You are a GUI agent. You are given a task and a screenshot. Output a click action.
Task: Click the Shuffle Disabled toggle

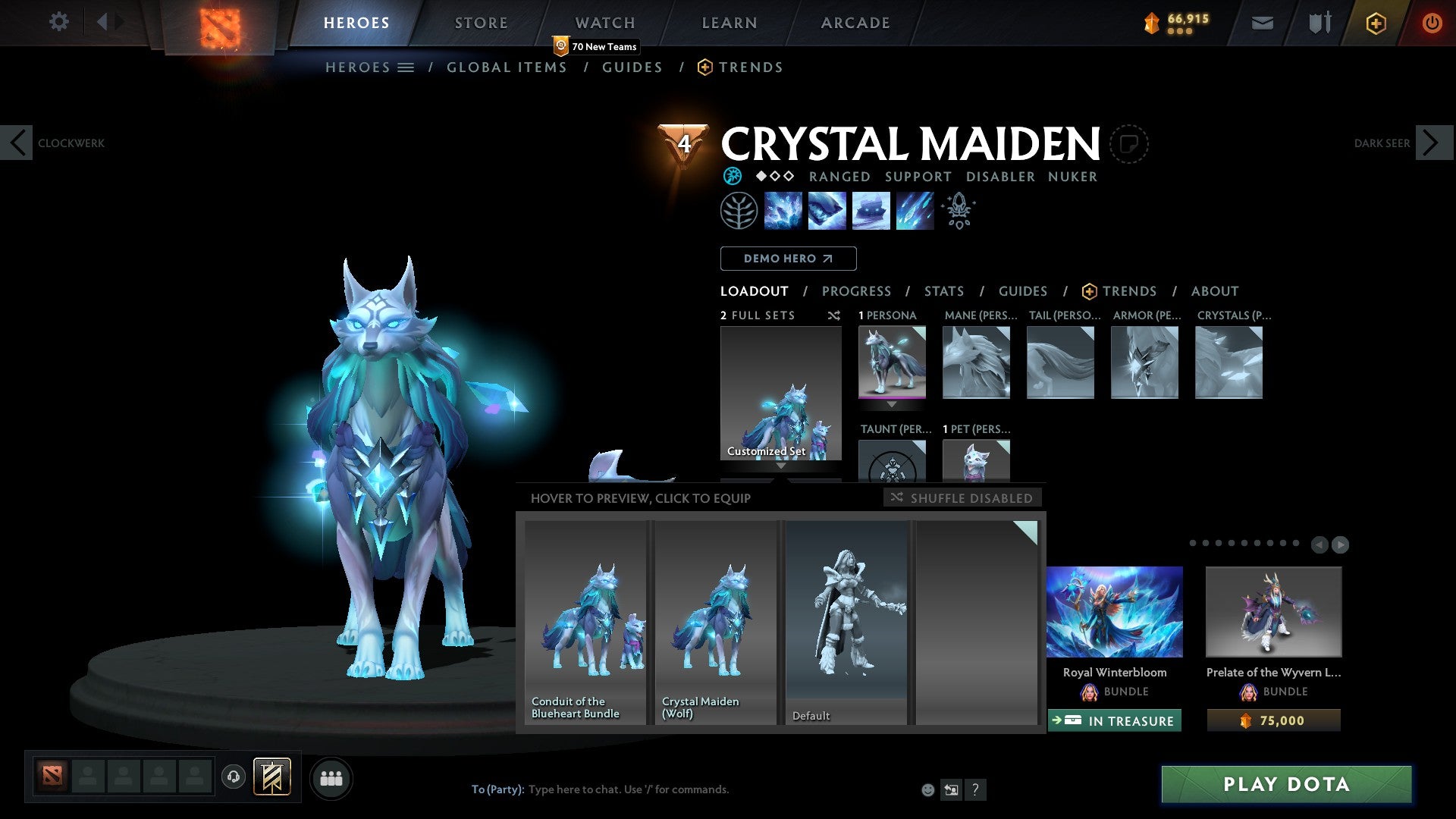click(962, 497)
